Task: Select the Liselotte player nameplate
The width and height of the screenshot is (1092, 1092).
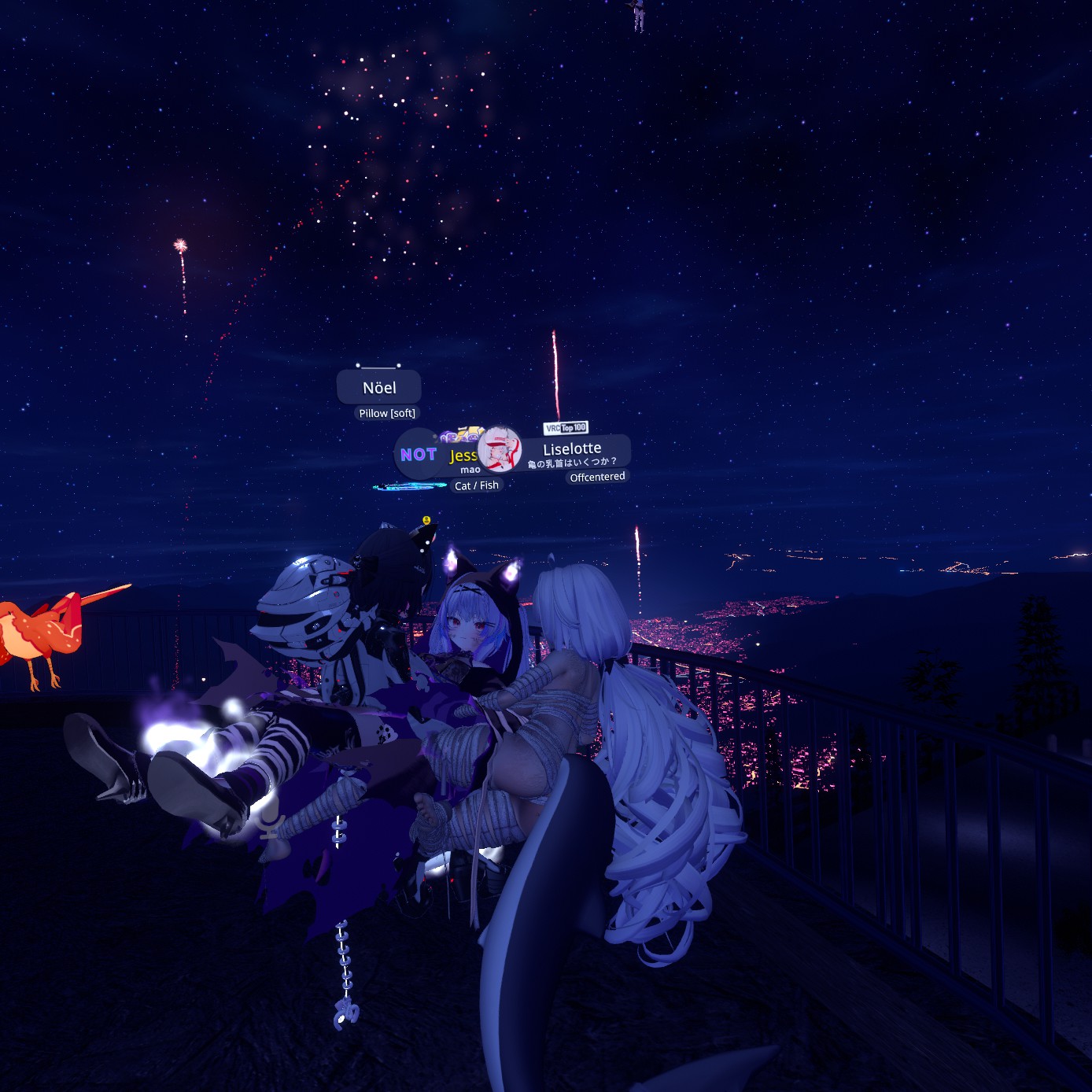Action: pos(572,450)
